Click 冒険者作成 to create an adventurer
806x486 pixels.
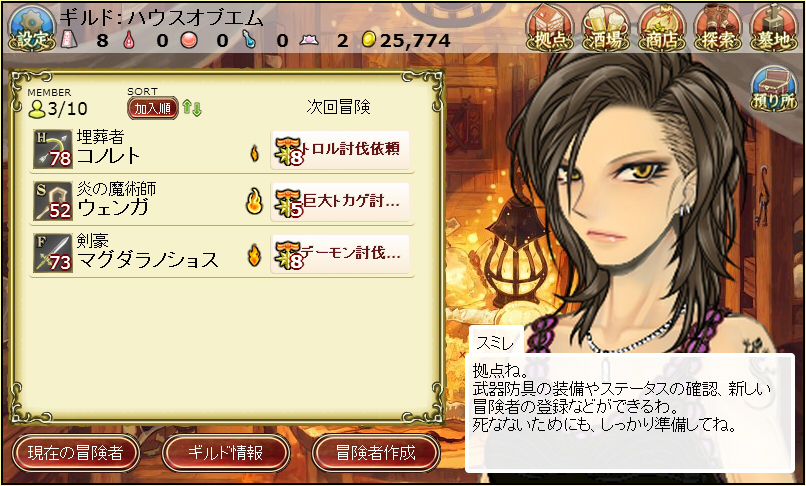[376, 453]
